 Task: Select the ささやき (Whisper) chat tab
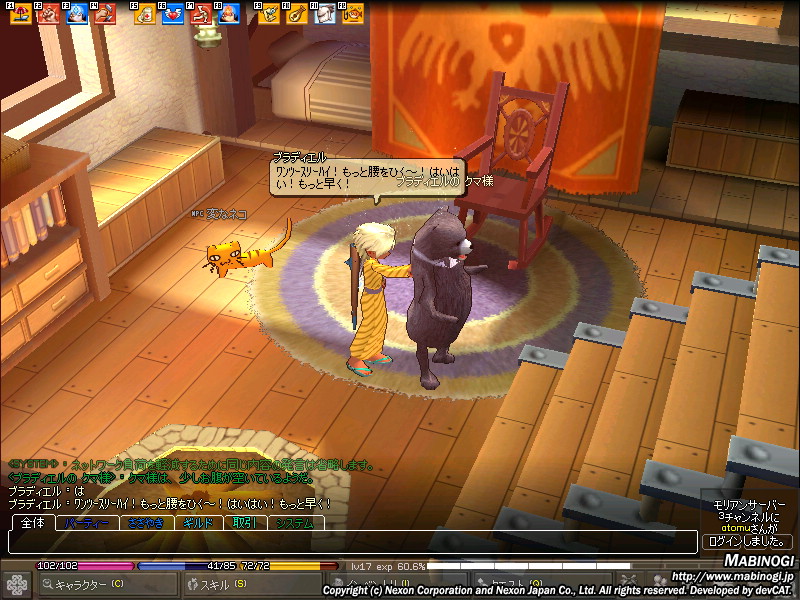(146, 523)
